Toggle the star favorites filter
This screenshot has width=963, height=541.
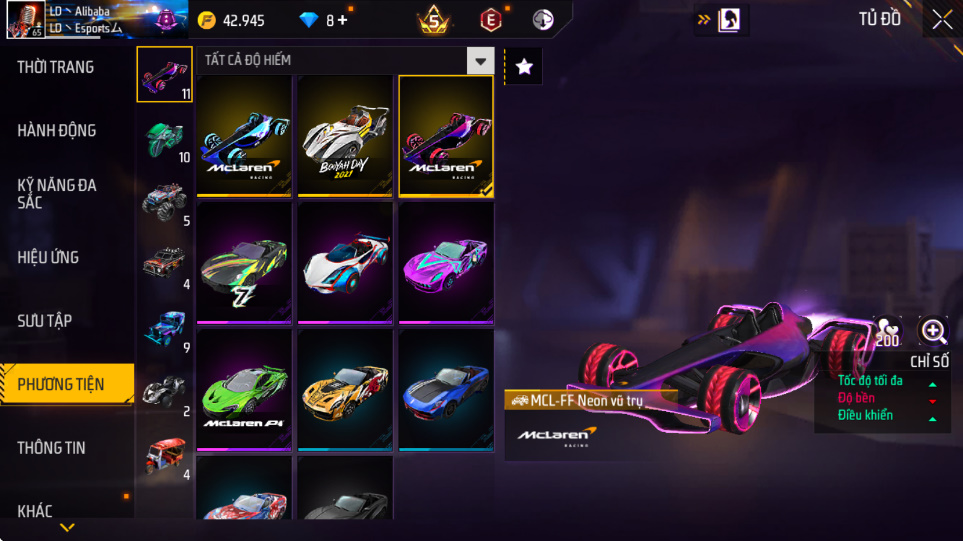524,66
